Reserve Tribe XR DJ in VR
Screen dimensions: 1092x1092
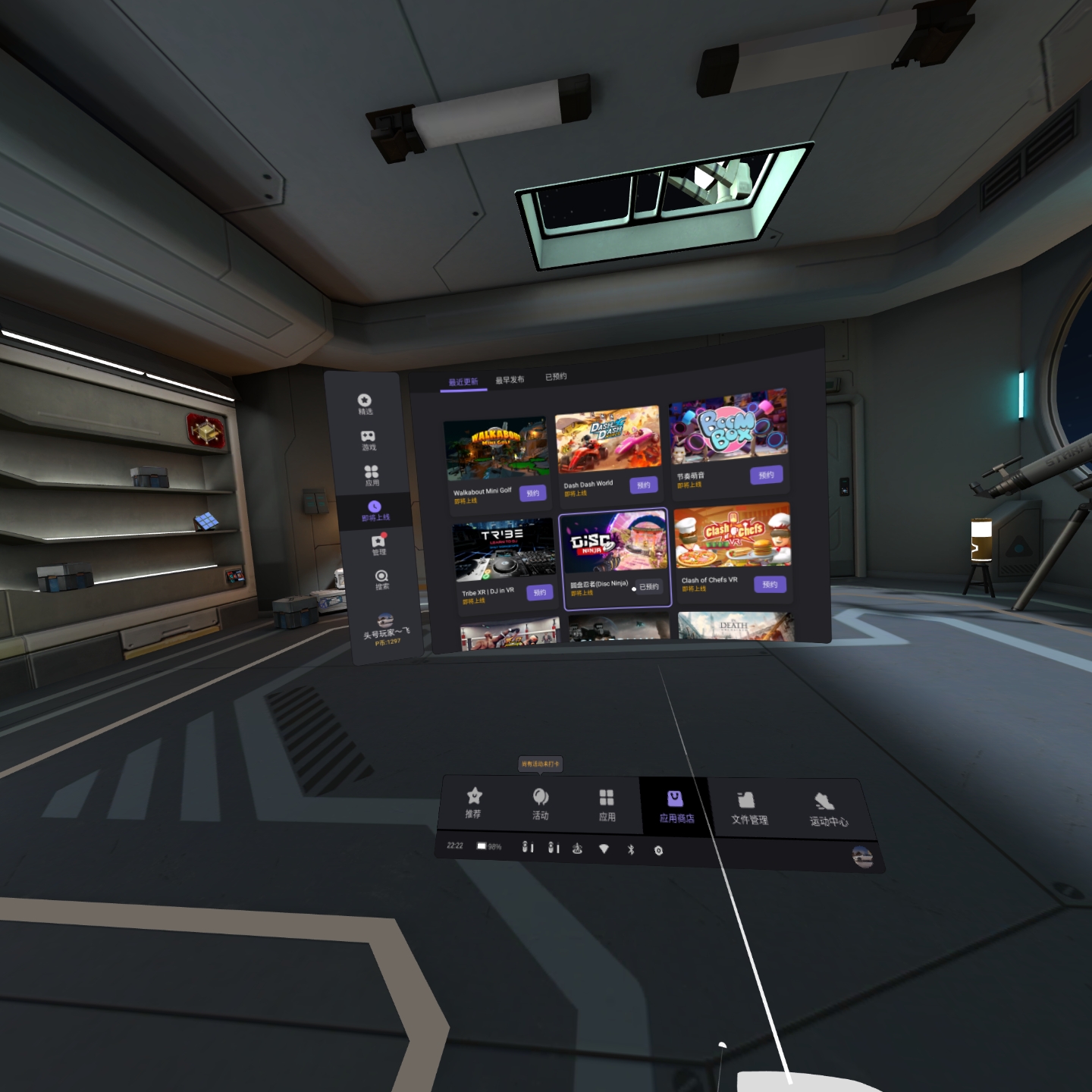539,593
